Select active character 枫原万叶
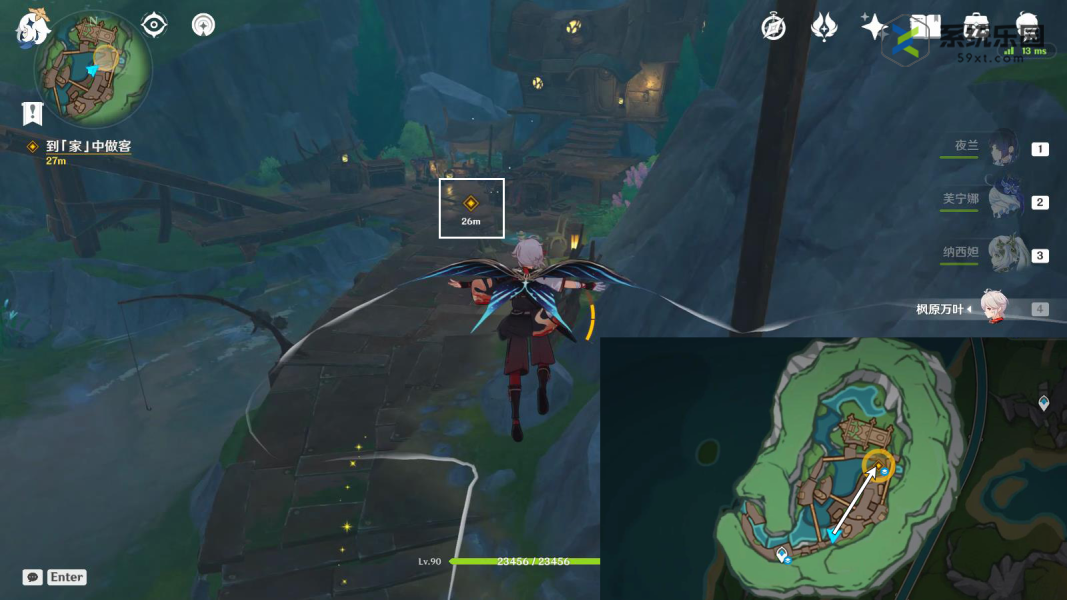1067x600 pixels. 991,308
